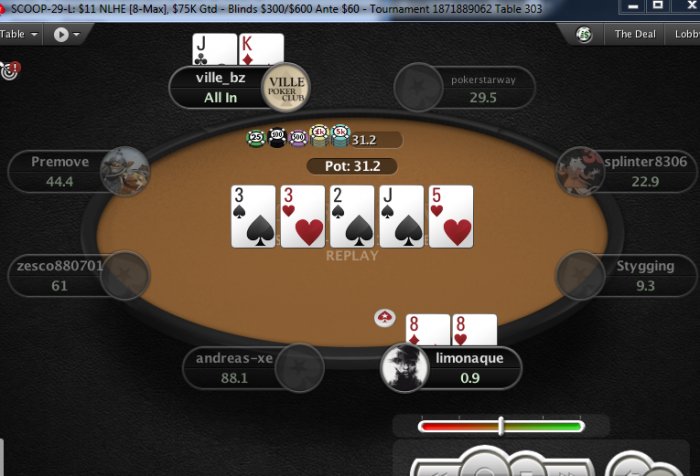Adjust the red-green replay speed slider
The height and width of the screenshot is (476, 700).
(x=500, y=426)
